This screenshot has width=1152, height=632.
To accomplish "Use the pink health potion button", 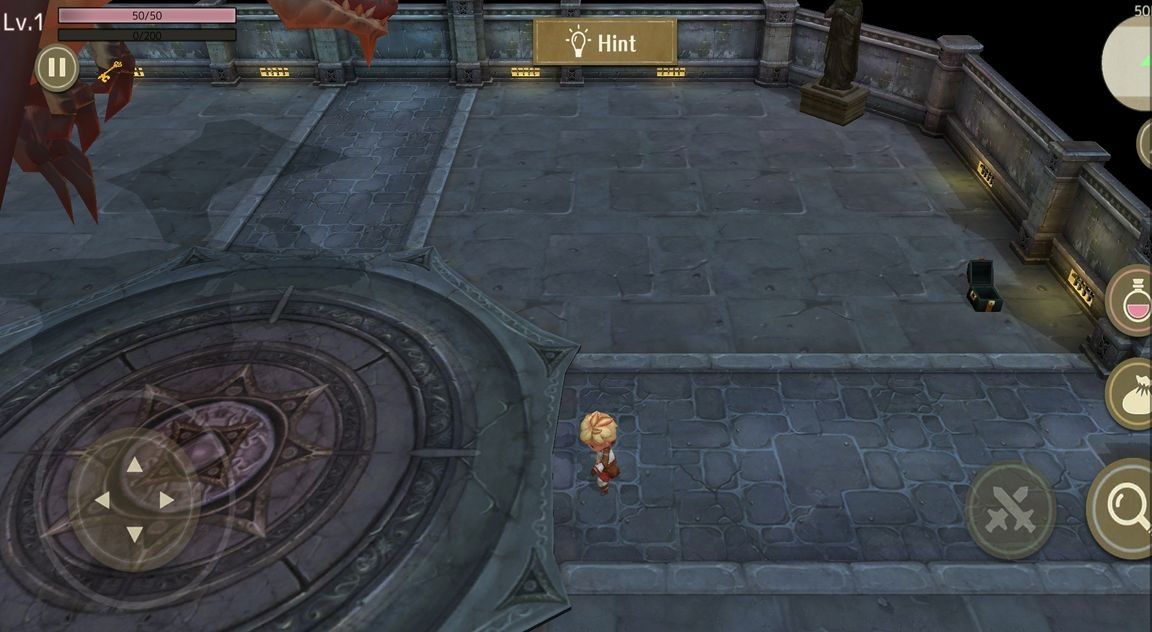I will [1132, 301].
